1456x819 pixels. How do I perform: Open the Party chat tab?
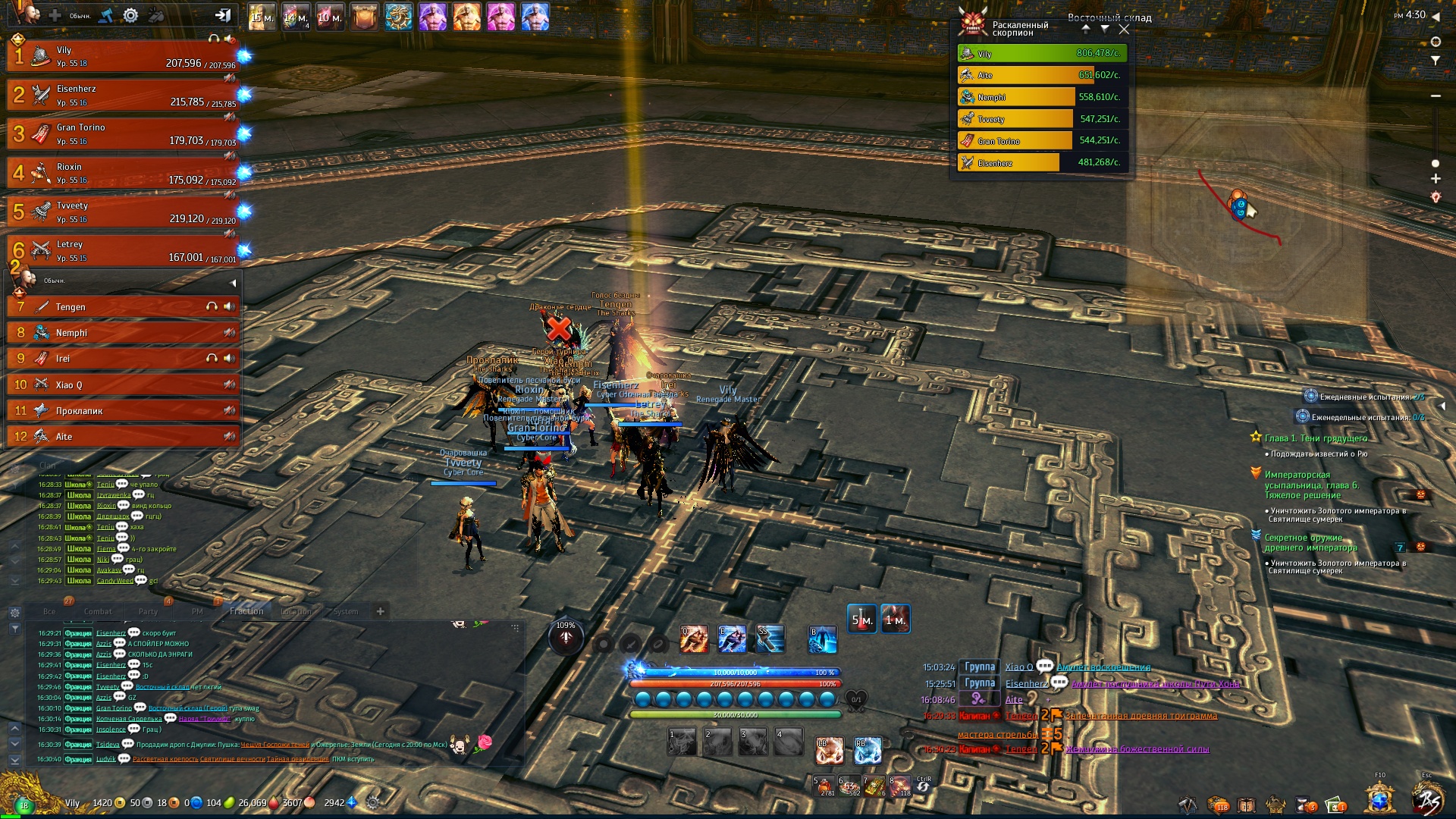148,611
